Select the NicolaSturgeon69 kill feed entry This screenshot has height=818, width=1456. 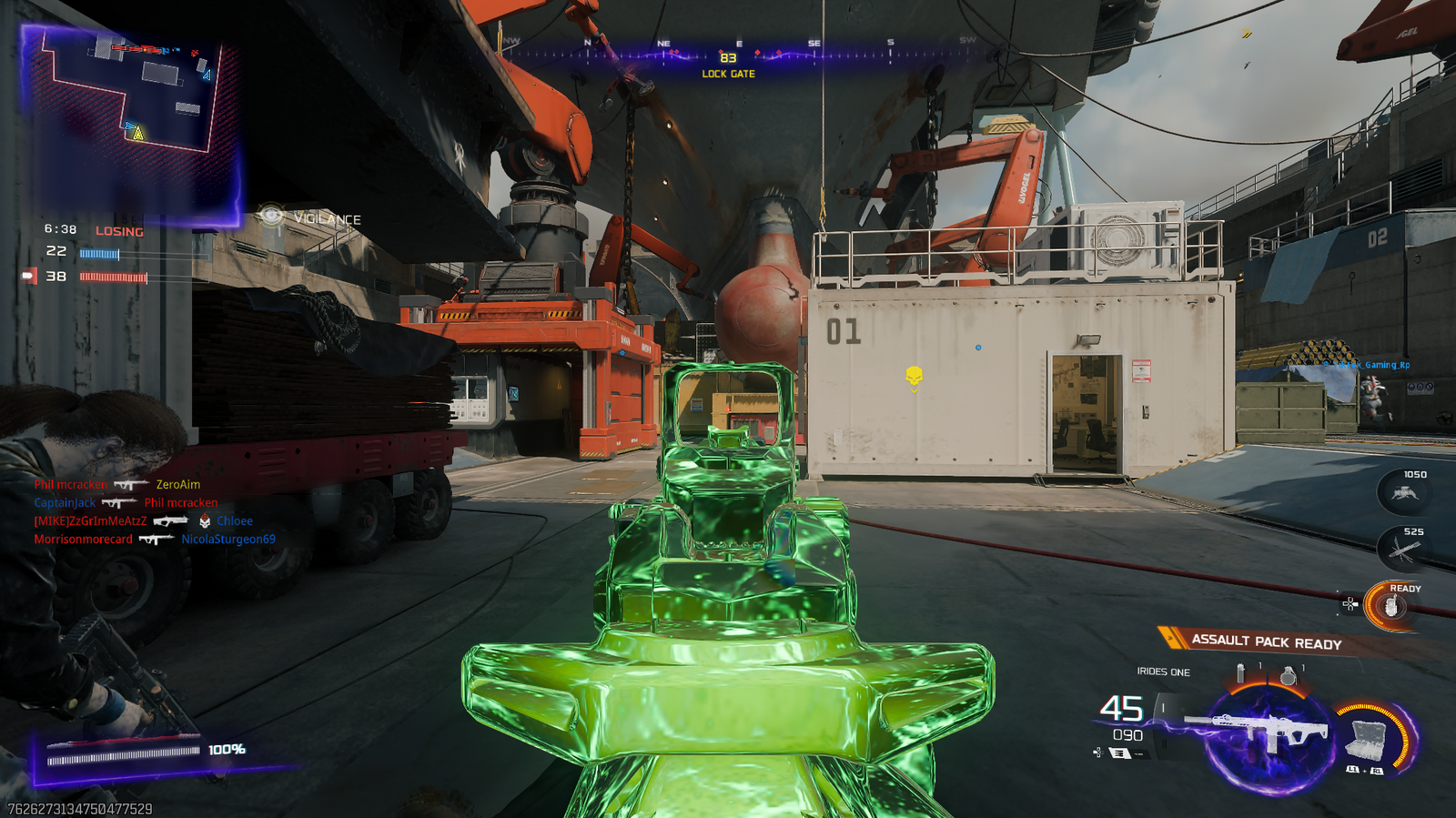(x=227, y=540)
